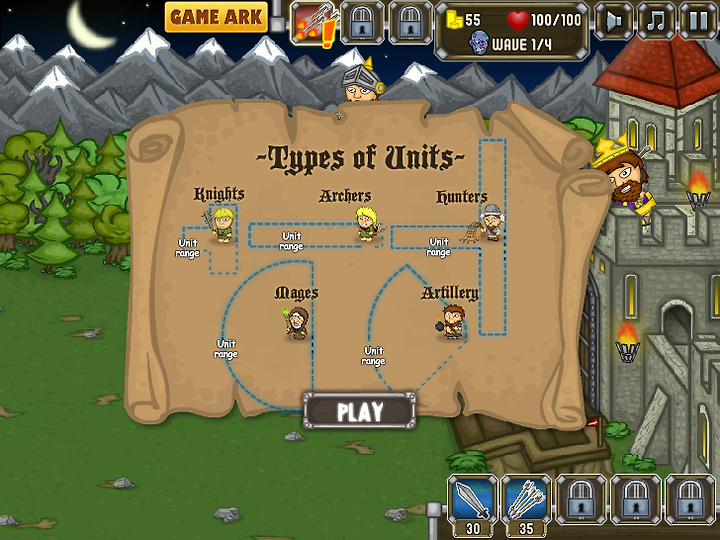Pause the game
720x540 pixels.
click(698, 20)
